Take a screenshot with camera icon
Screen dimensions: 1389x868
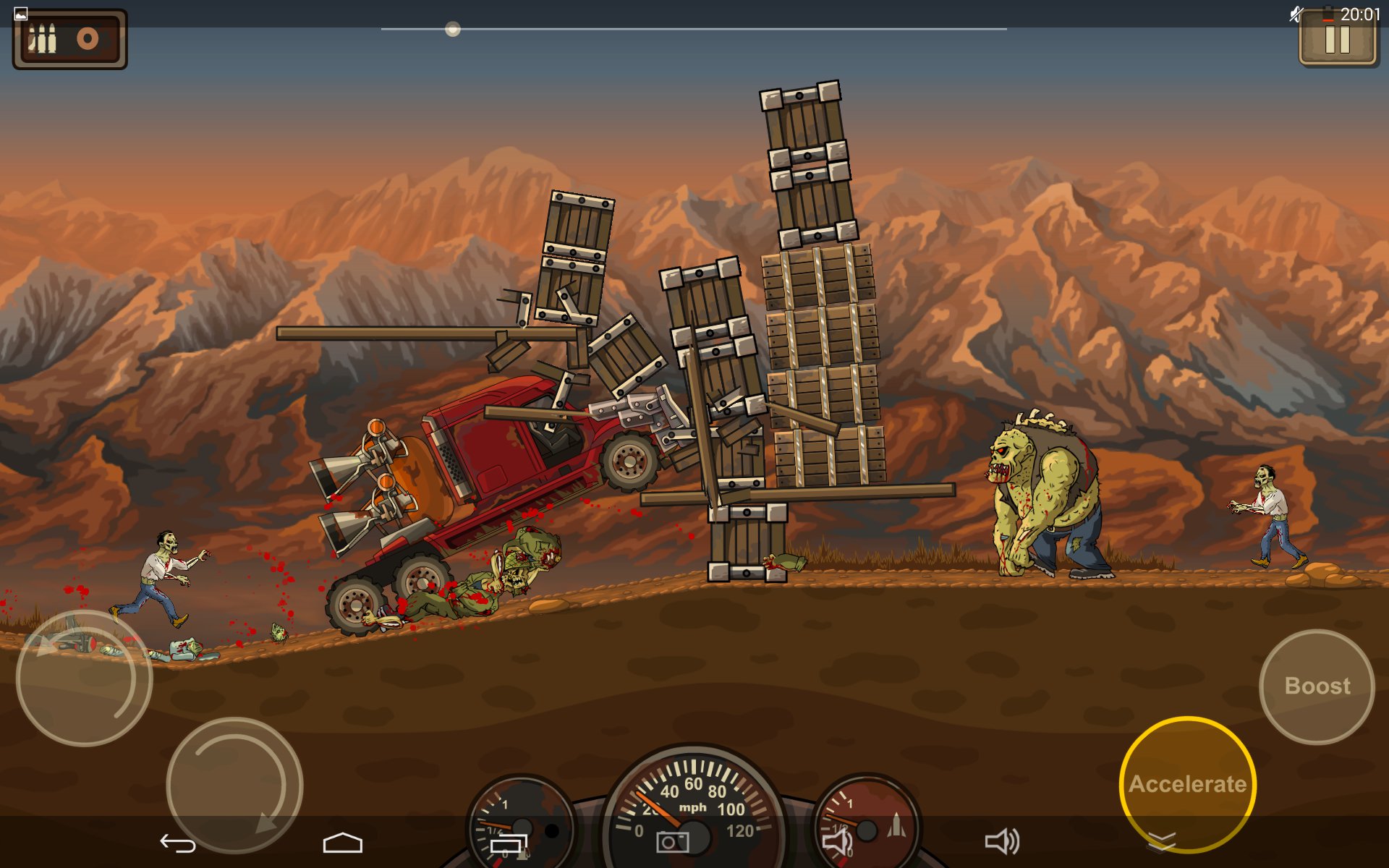coord(672,842)
